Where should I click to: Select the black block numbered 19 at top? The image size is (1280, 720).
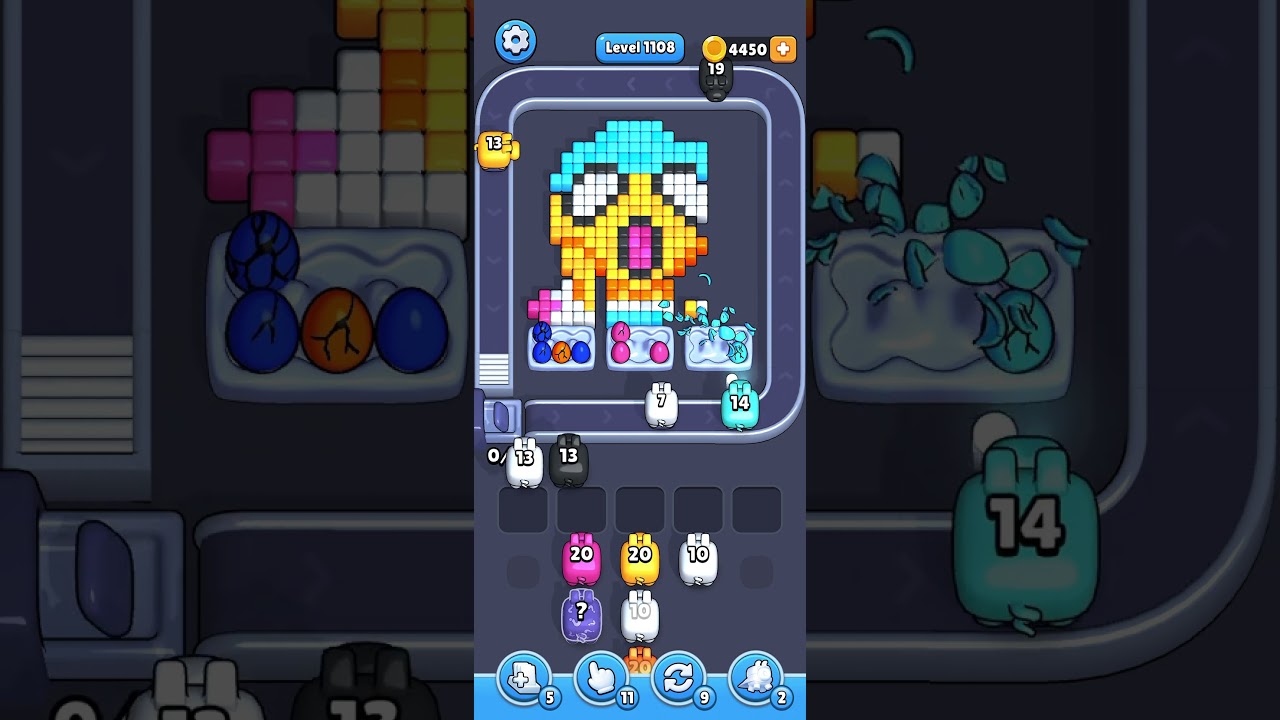click(x=716, y=77)
